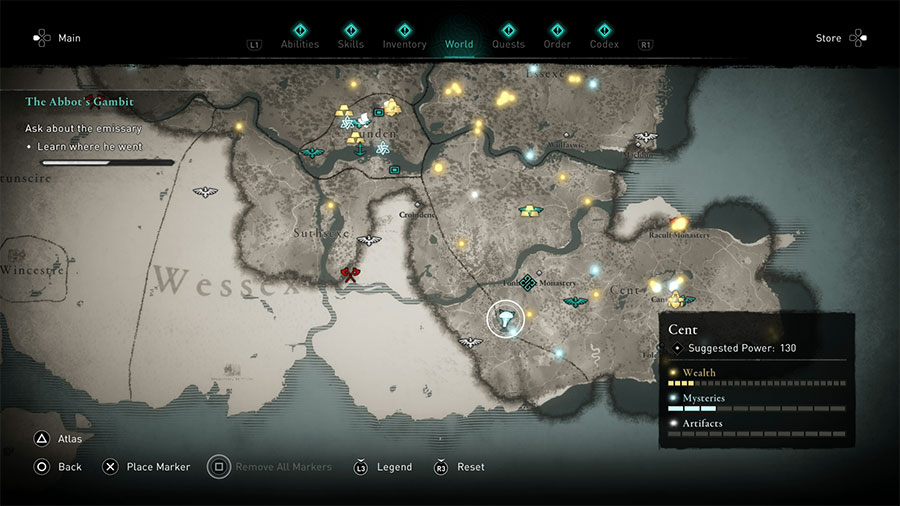
Task: Switch to the Abilities tab
Action: point(299,44)
